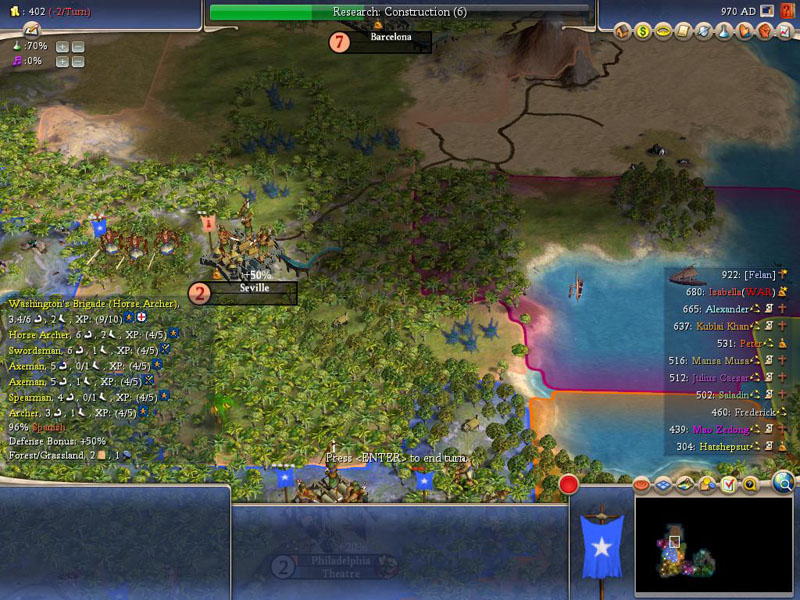Toggle the scores checklist button
This screenshot has height=600, width=800.
point(728,485)
